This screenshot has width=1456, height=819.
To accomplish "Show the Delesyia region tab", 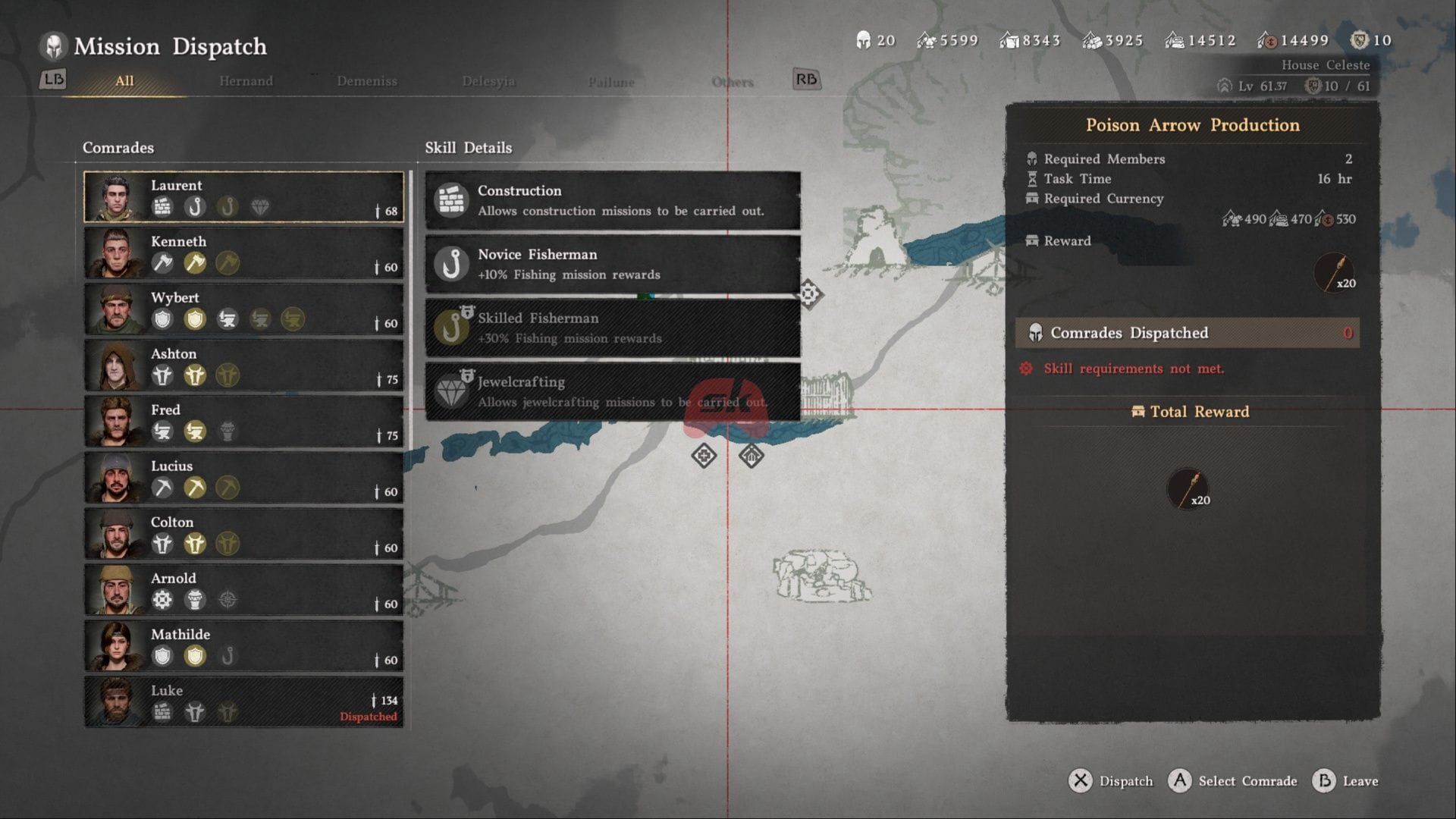I will [x=488, y=81].
